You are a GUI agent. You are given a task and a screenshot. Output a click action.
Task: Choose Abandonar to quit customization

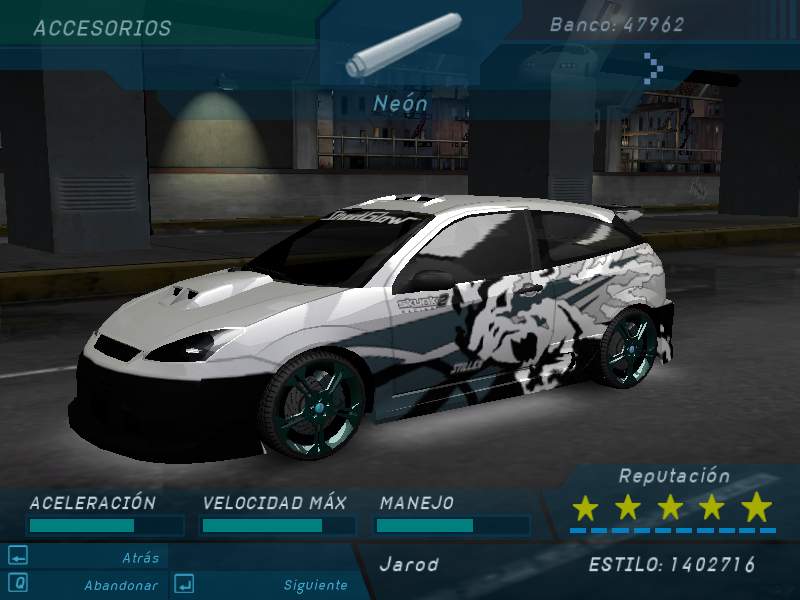click(121, 585)
